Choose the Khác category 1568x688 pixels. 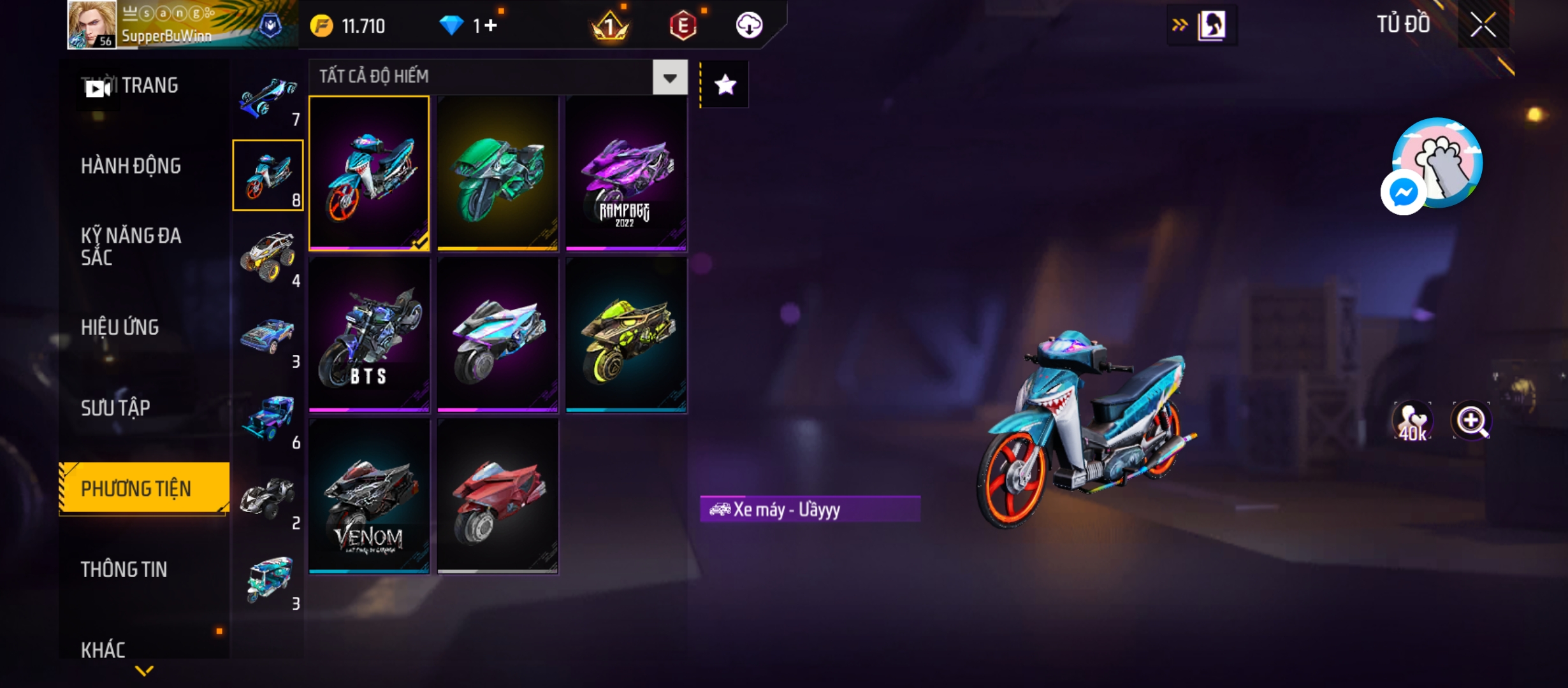(x=103, y=650)
